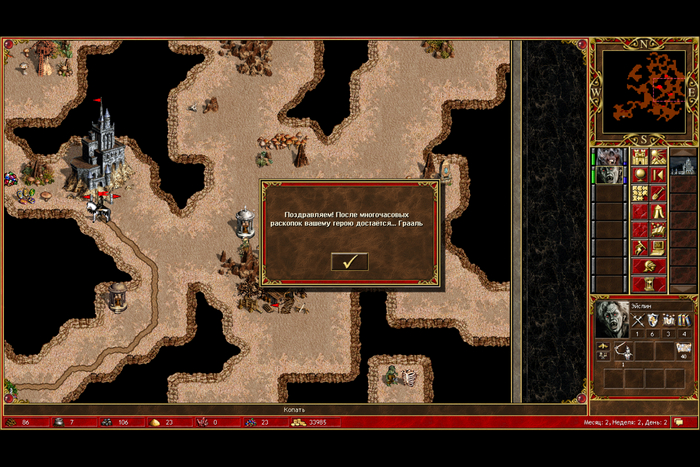
Task: Open the hero portrait in the info panel
Action: coord(612,318)
